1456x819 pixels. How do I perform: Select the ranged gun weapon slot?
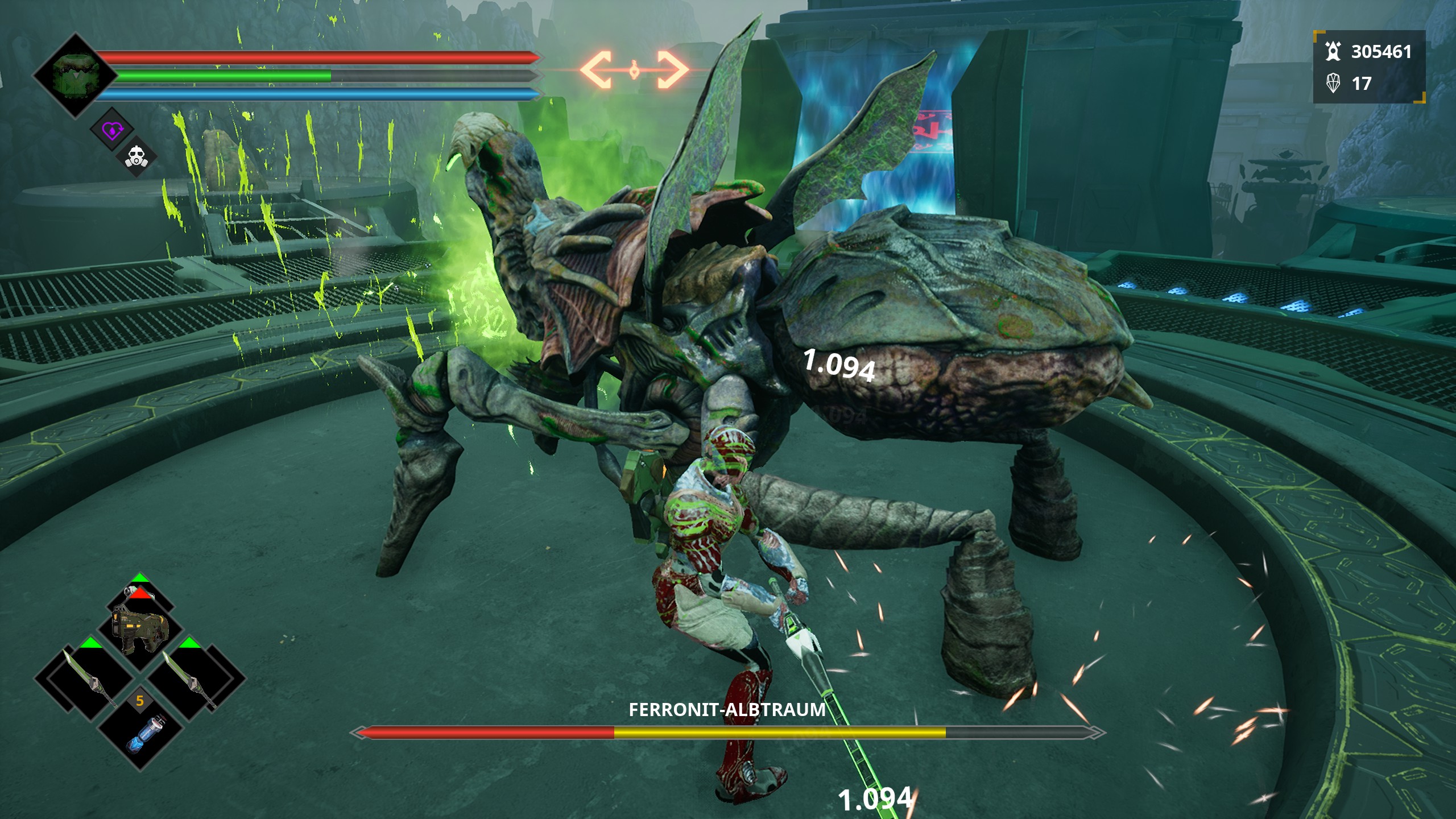(140, 628)
